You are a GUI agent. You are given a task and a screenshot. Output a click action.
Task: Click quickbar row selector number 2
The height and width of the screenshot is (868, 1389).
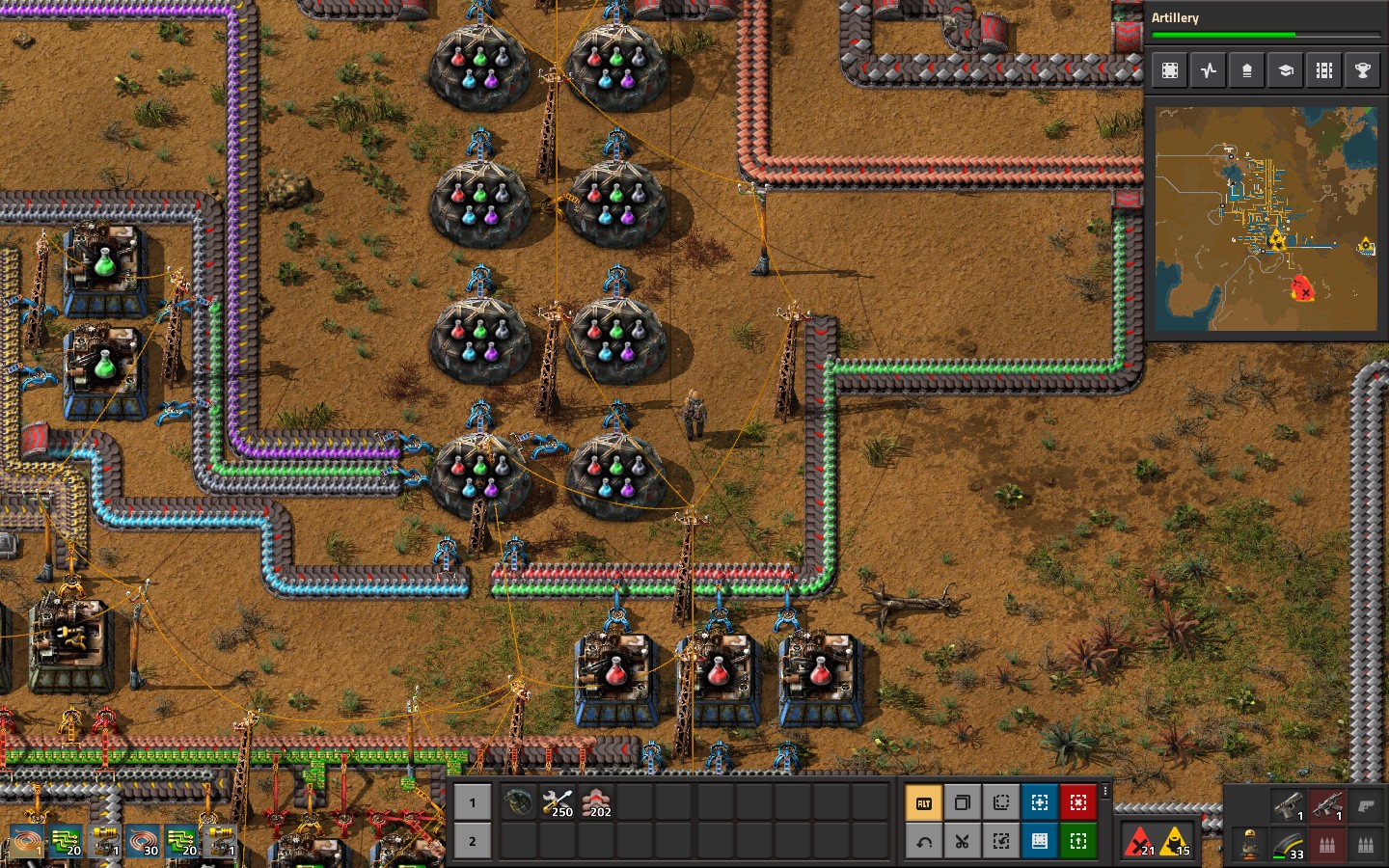pyautogui.click(x=472, y=841)
